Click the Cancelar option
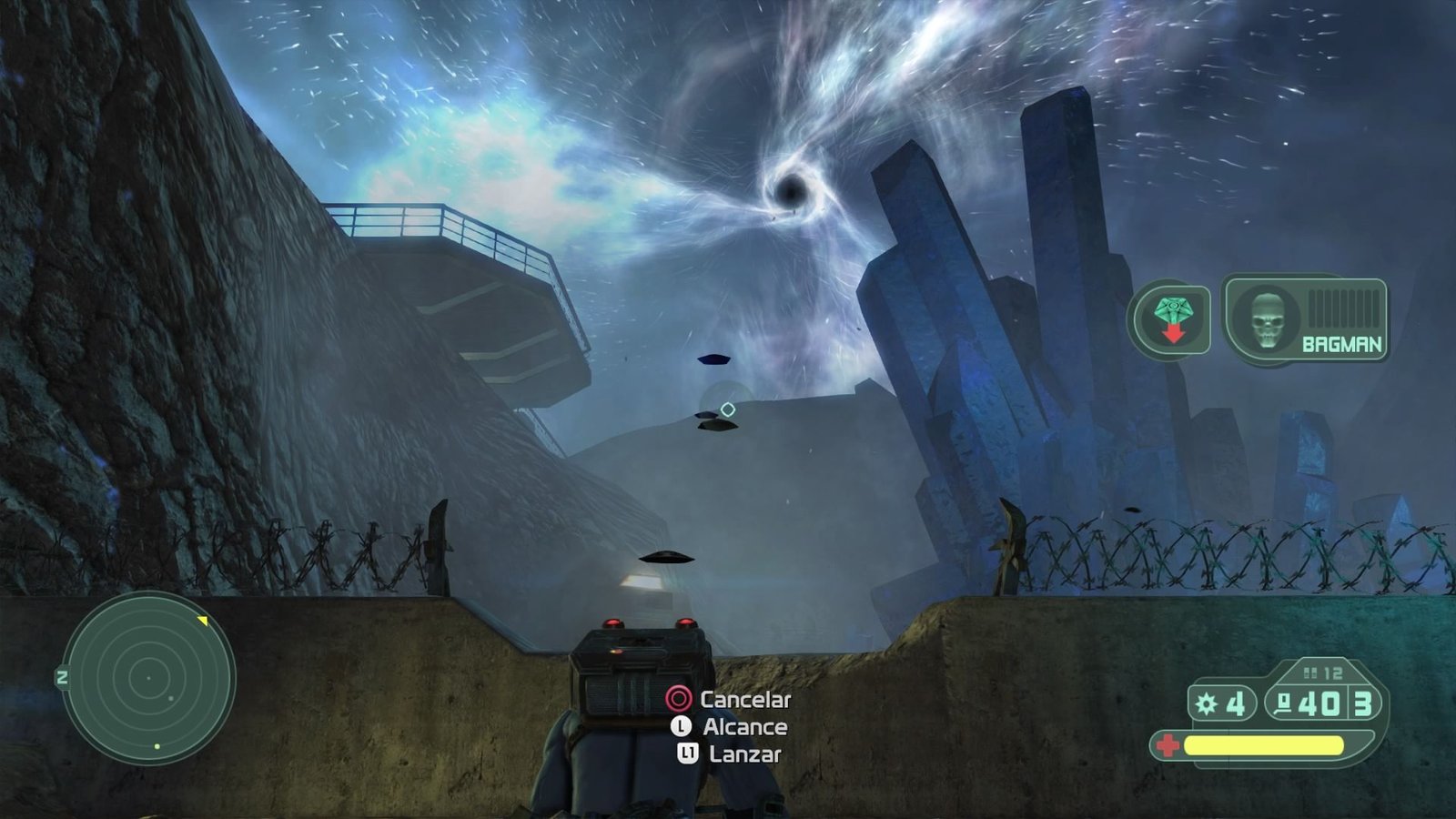 pyautogui.click(x=744, y=701)
